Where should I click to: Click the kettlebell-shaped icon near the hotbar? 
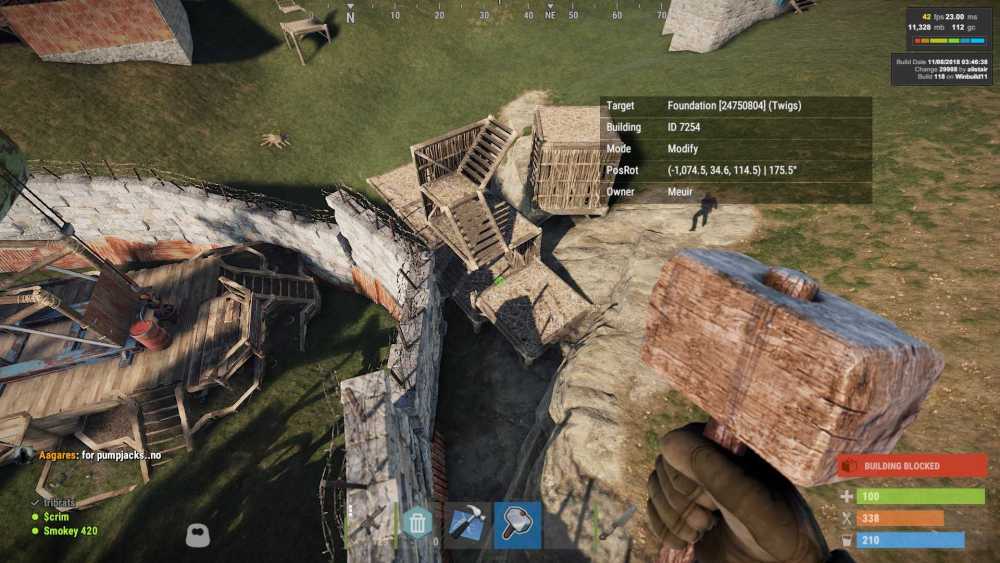pos(198,536)
